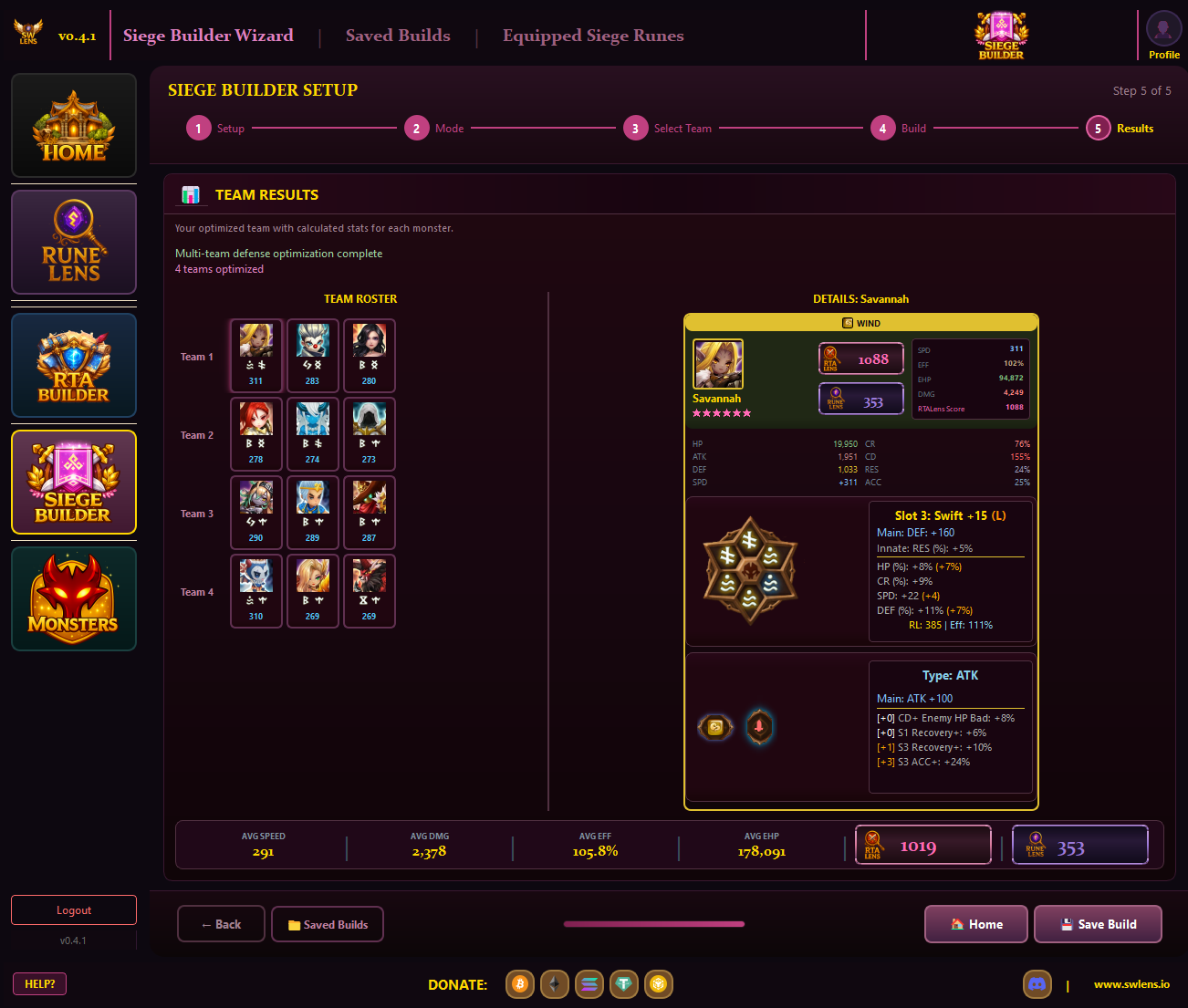
Task: Open the Discord icon near the footer
Action: pyautogui.click(x=1037, y=984)
